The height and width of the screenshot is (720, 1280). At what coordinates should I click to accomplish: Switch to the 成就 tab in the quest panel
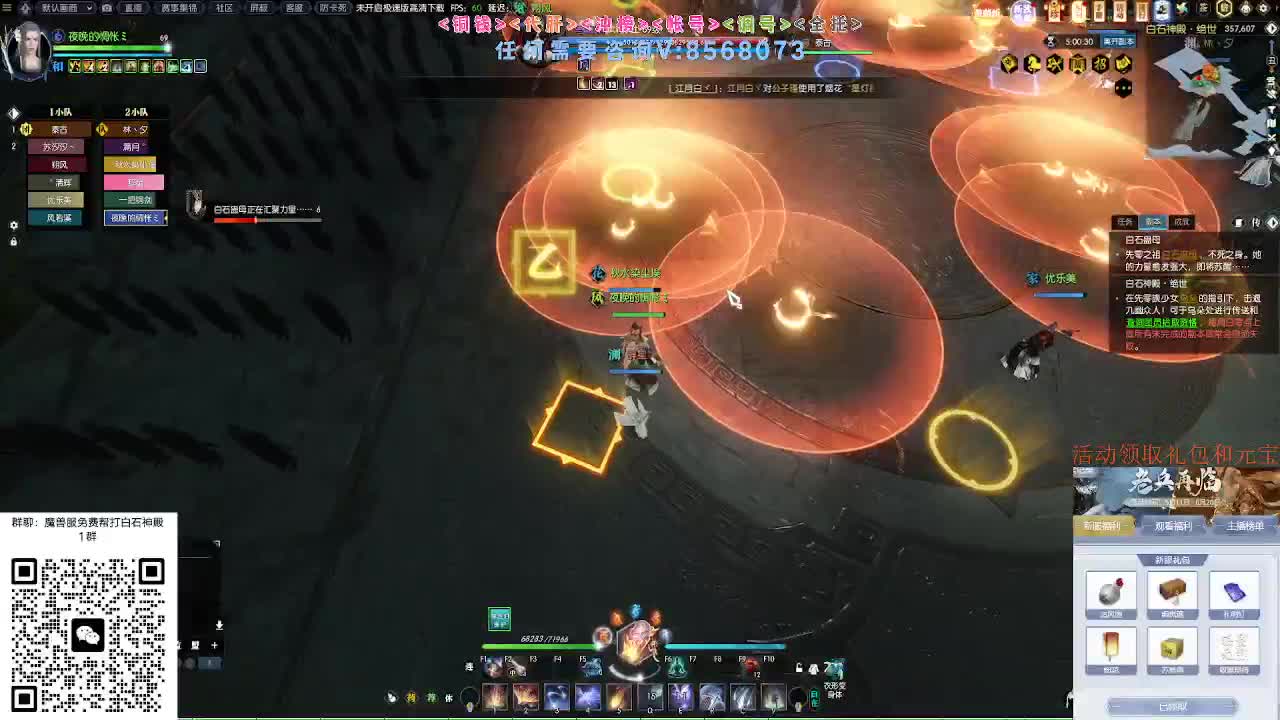point(1180,220)
